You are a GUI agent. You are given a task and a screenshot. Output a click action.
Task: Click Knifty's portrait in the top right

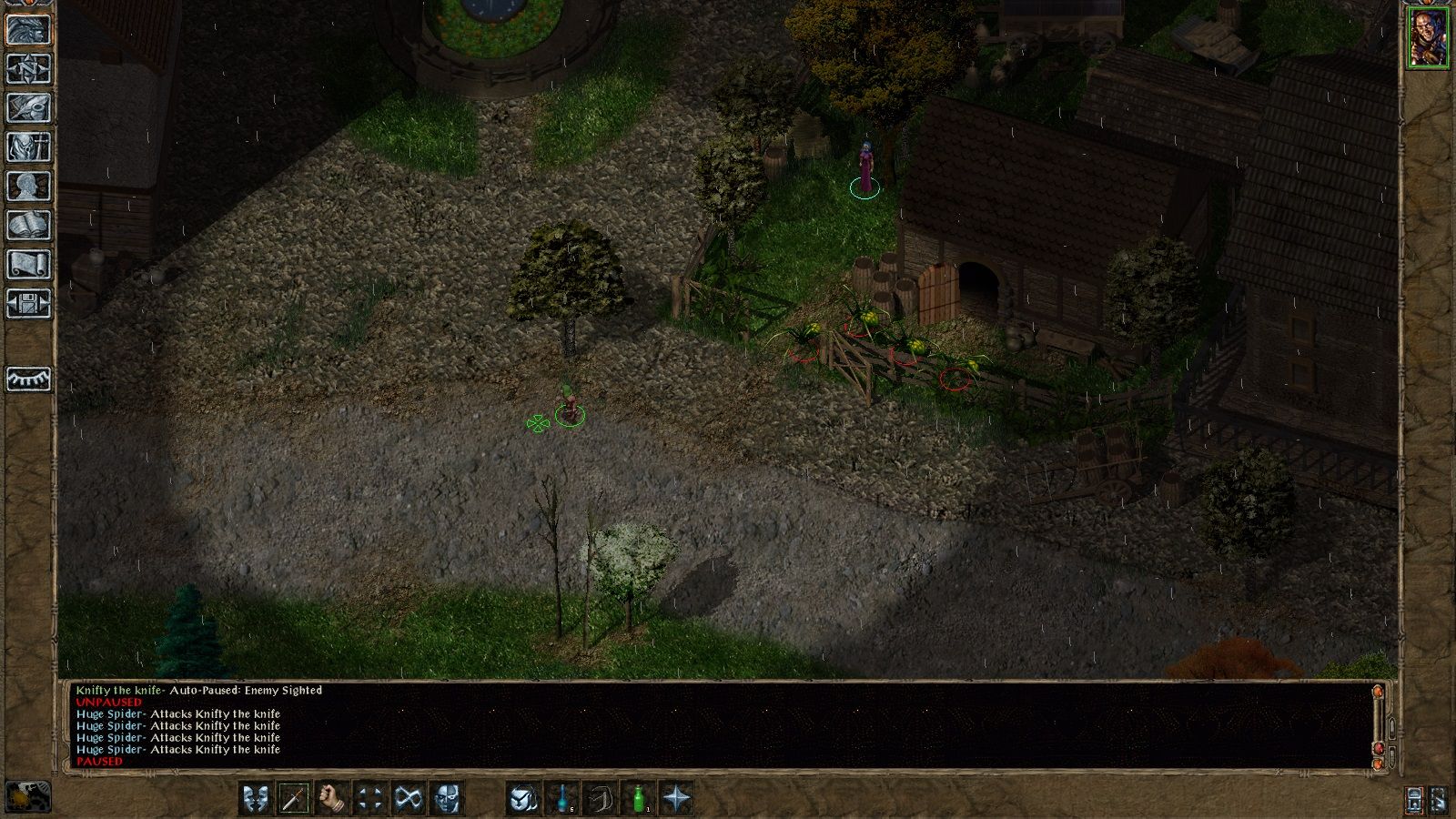click(x=1431, y=36)
